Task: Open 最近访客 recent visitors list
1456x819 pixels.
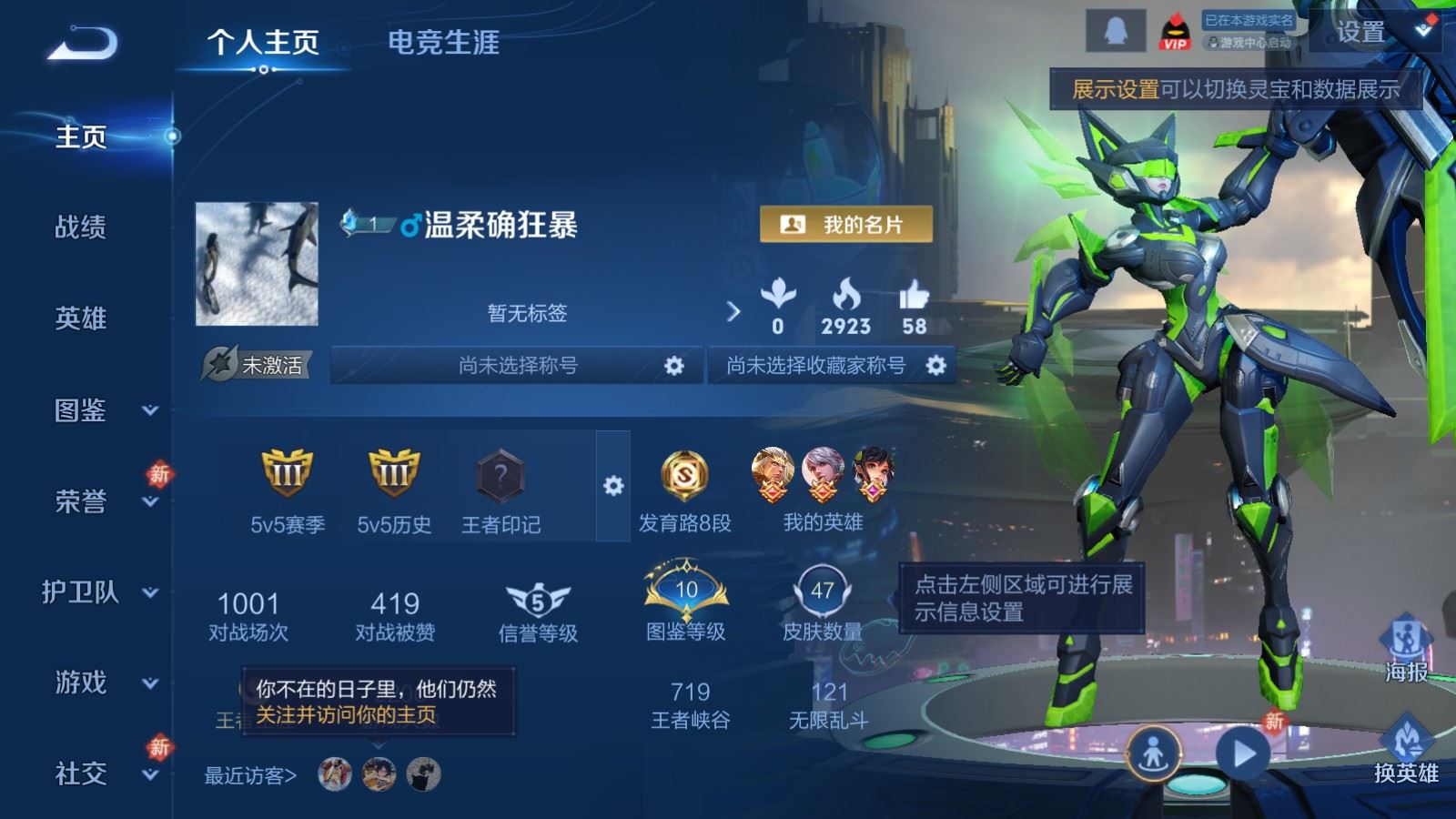Action: pos(250,776)
